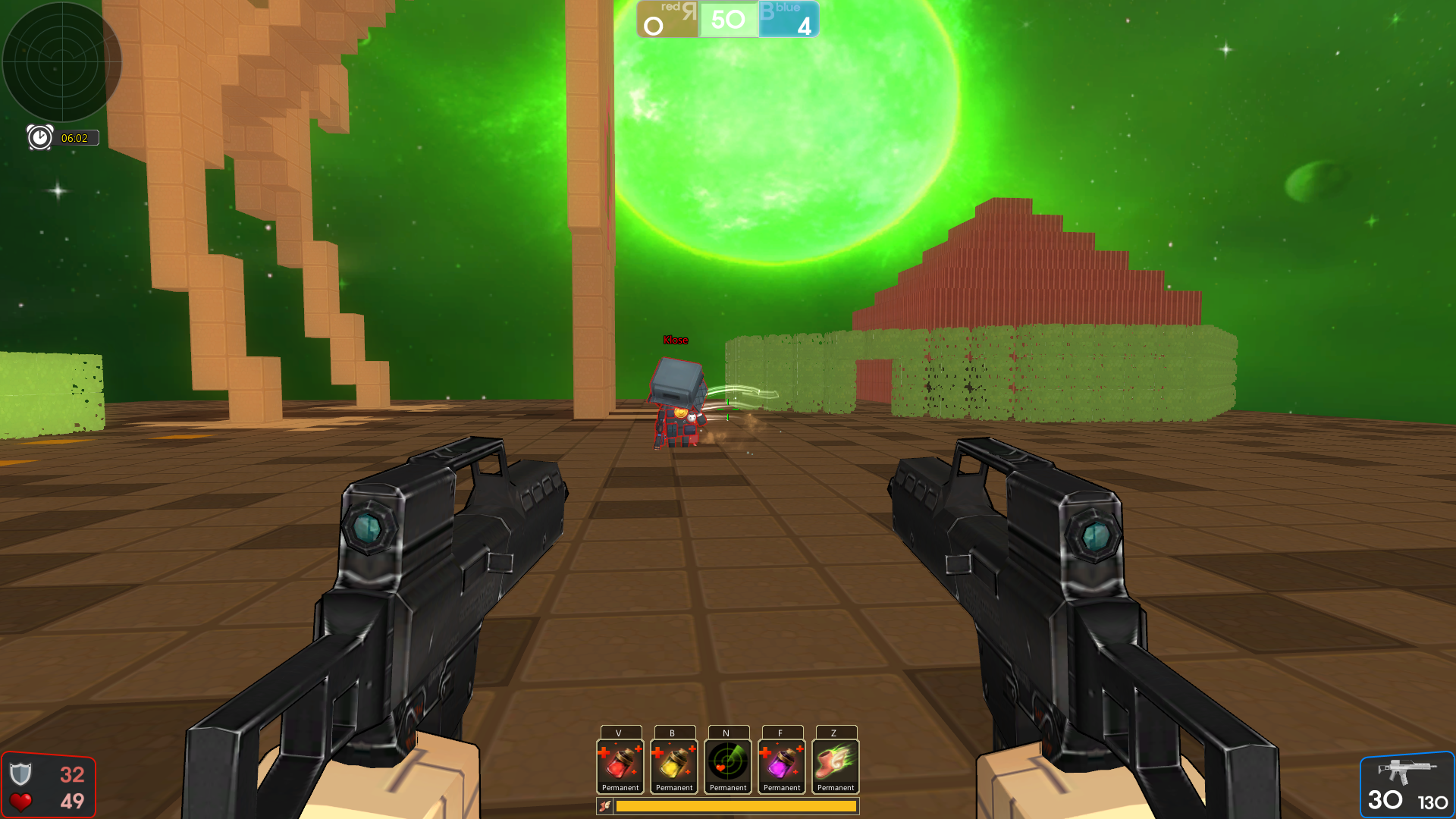The image size is (1456, 819).
Task: Activate the winged speed boot item
Action: [x=836, y=763]
